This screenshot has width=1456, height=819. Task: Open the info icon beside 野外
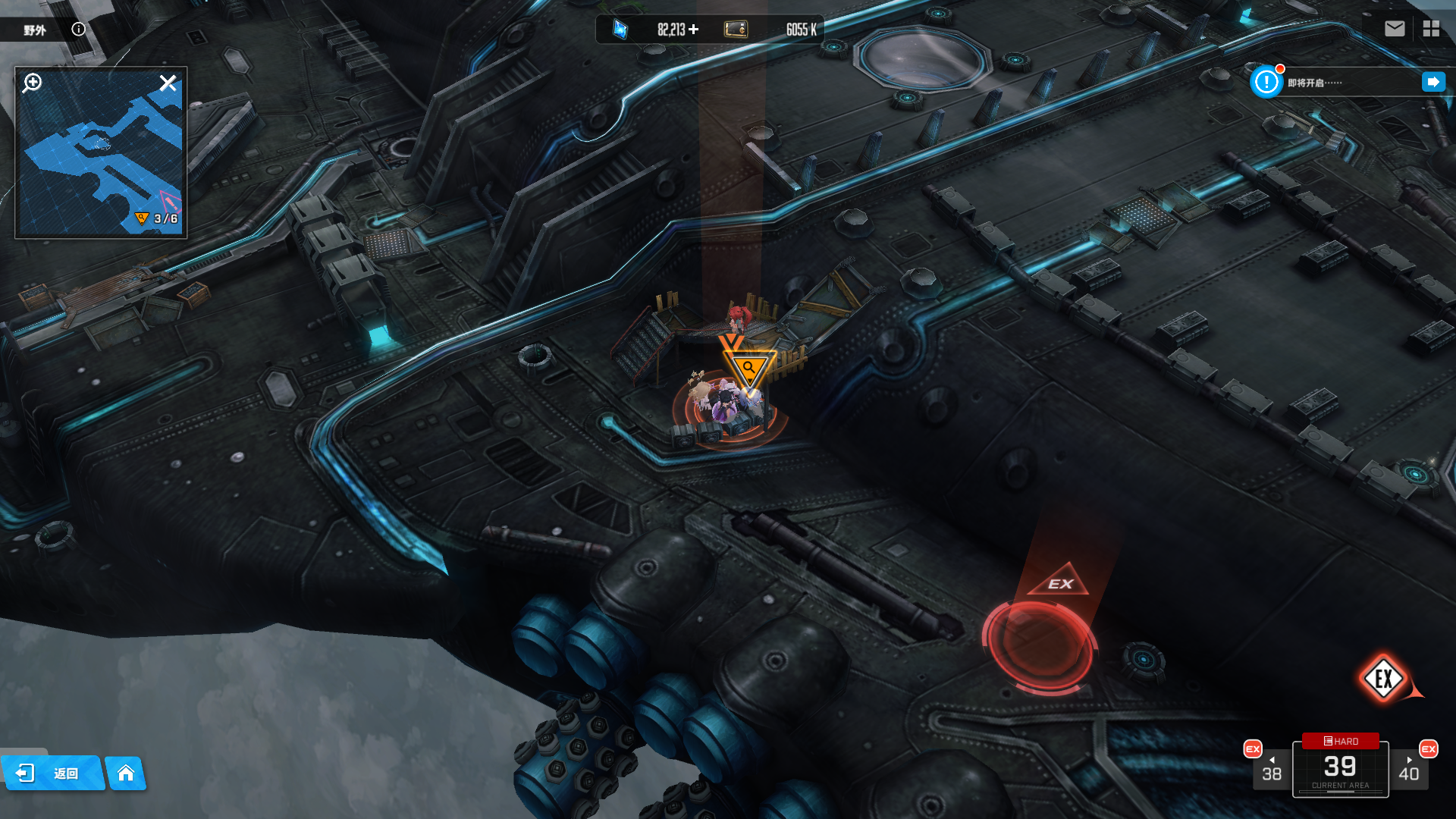(x=78, y=29)
